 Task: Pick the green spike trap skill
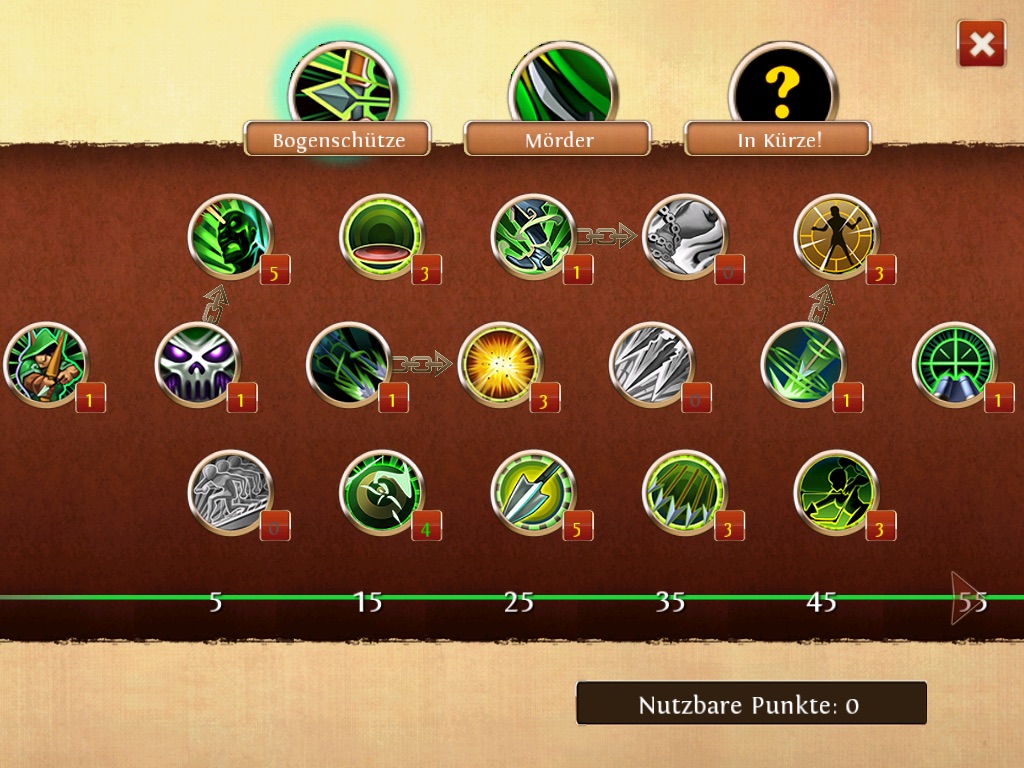(684, 492)
